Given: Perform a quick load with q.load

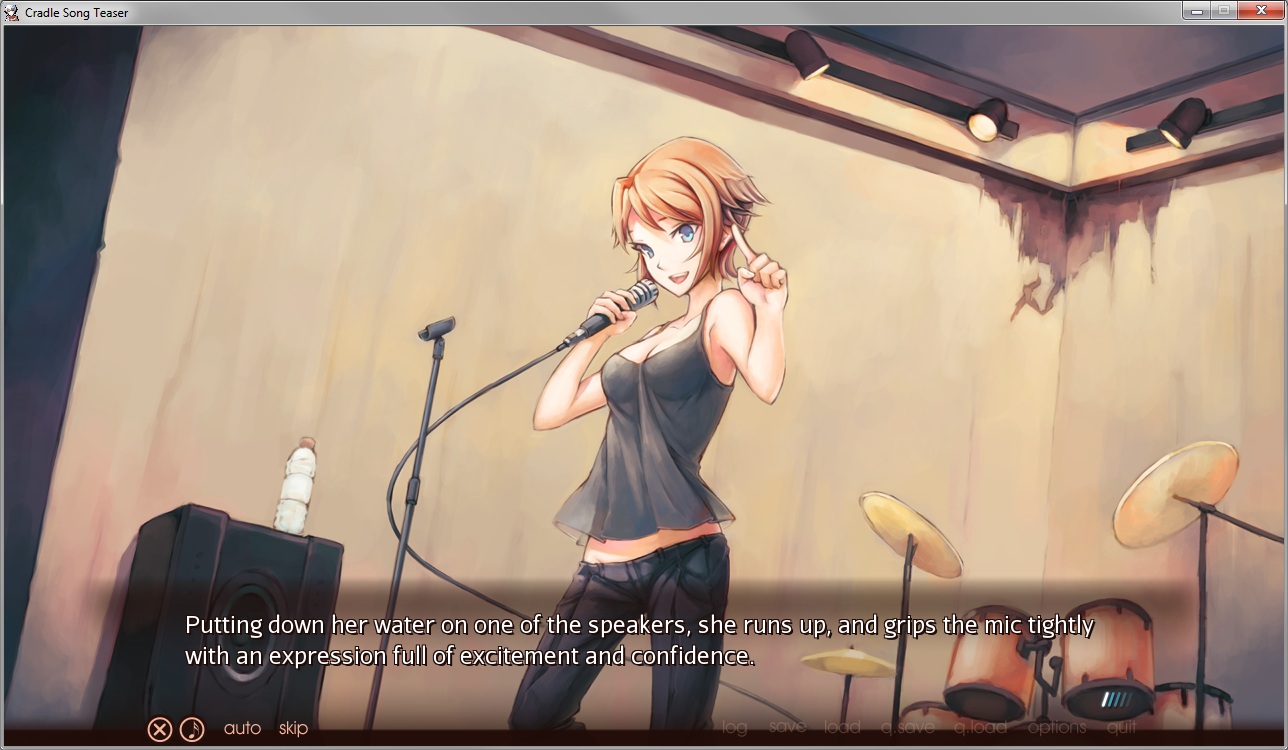Looking at the screenshot, I should point(984,728).
